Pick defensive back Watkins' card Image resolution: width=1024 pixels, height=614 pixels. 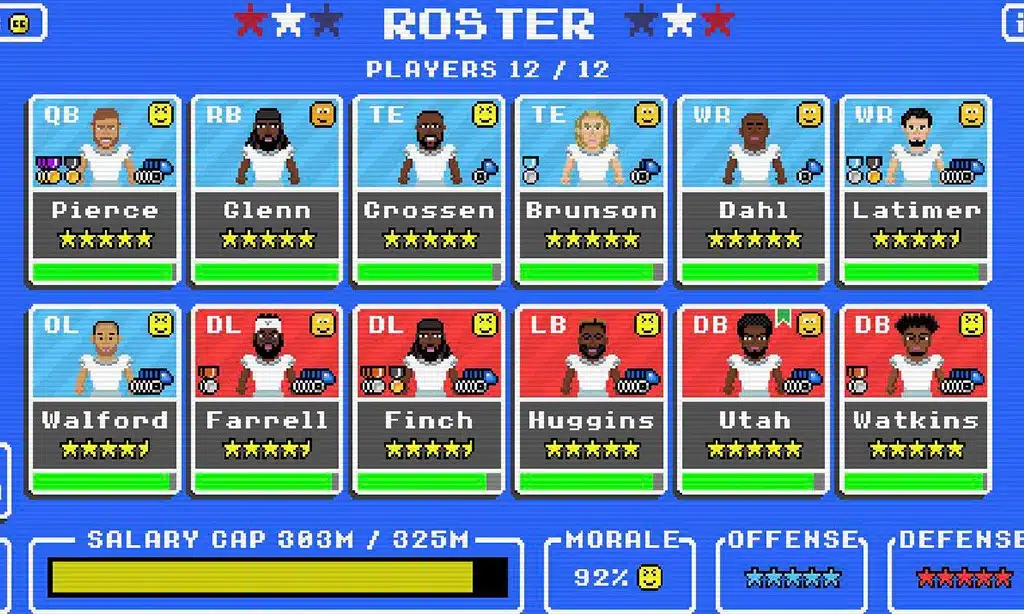point(915,400)
